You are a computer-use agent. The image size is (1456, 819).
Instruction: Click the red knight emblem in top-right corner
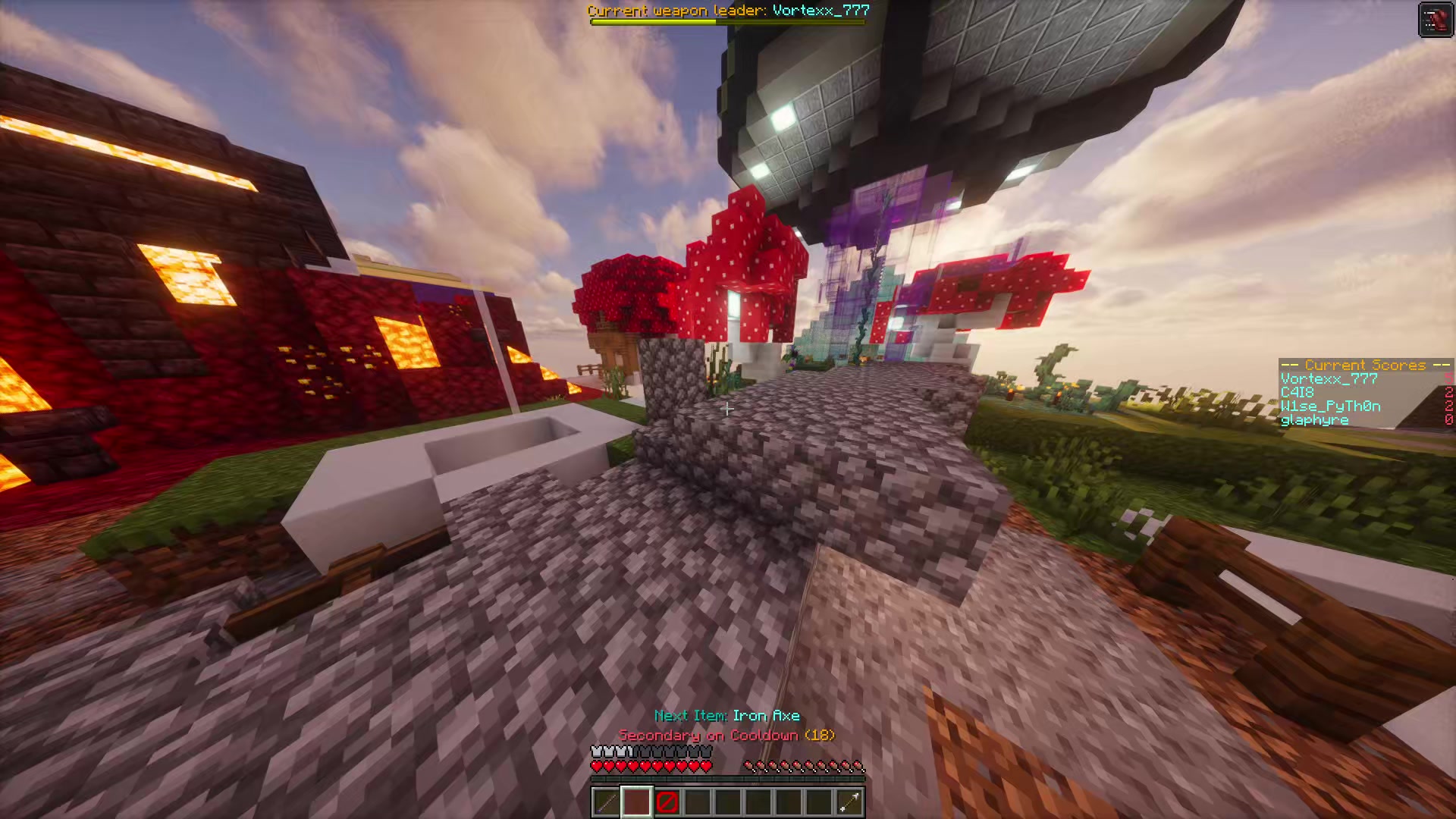click(1436, 20)
